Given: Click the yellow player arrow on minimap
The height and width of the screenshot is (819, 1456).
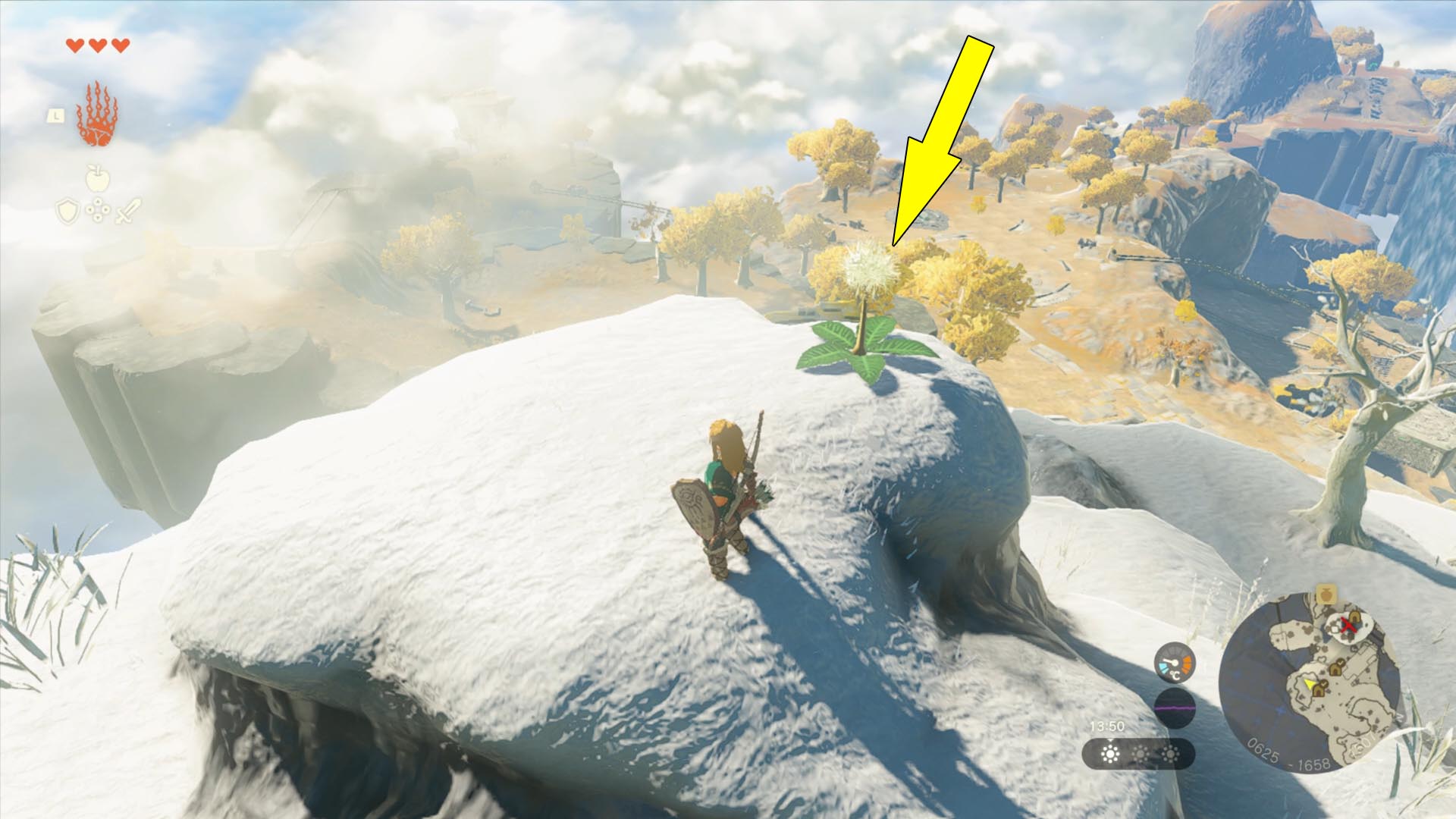Looking at the screenshot, I should (x=1309, y=685).
